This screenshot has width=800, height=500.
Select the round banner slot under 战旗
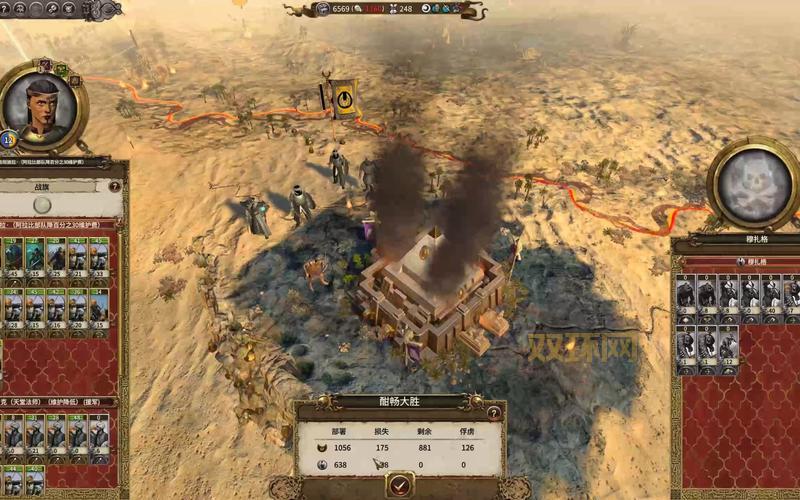point(42,204)
